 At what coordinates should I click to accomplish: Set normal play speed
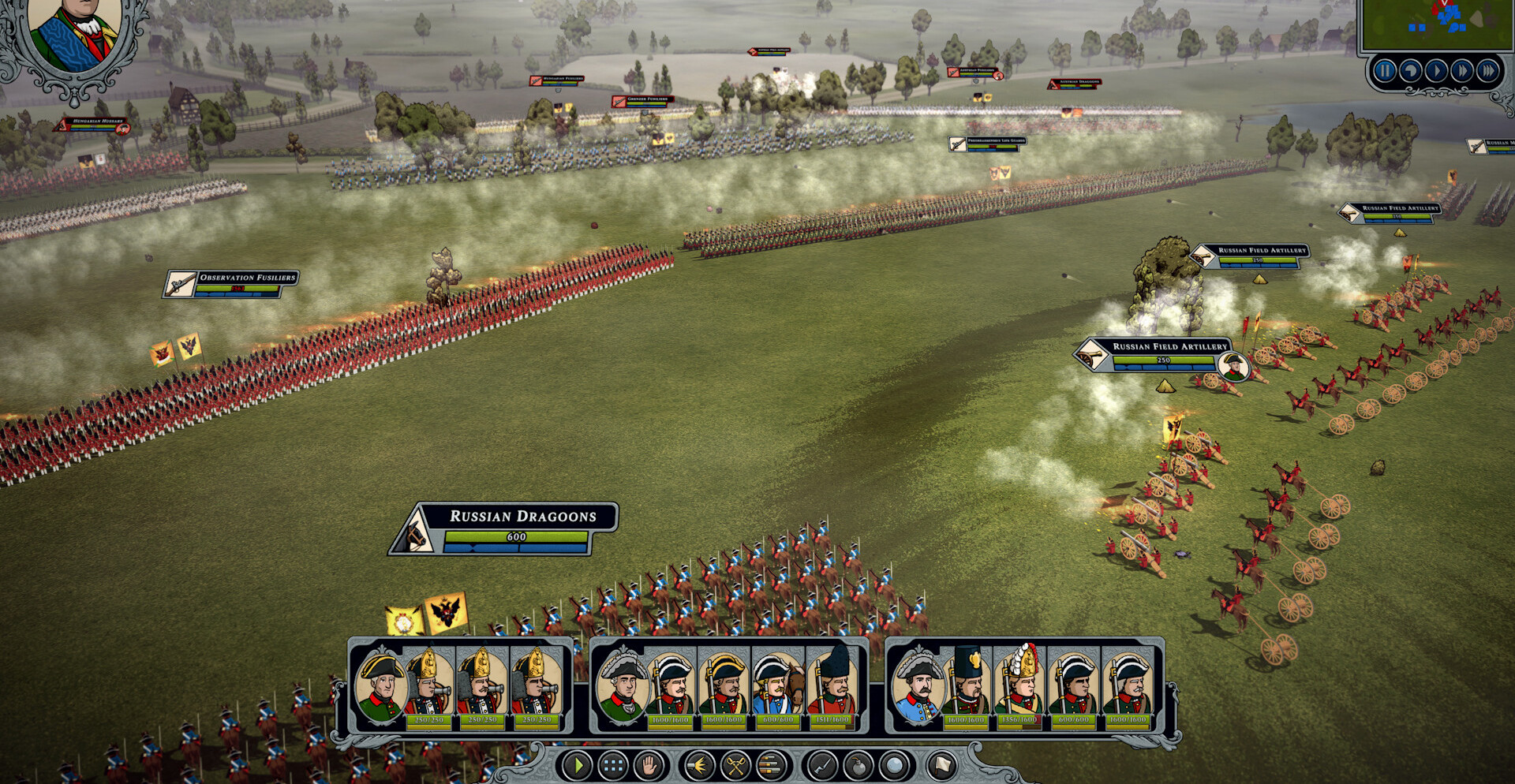(1436, 71)
